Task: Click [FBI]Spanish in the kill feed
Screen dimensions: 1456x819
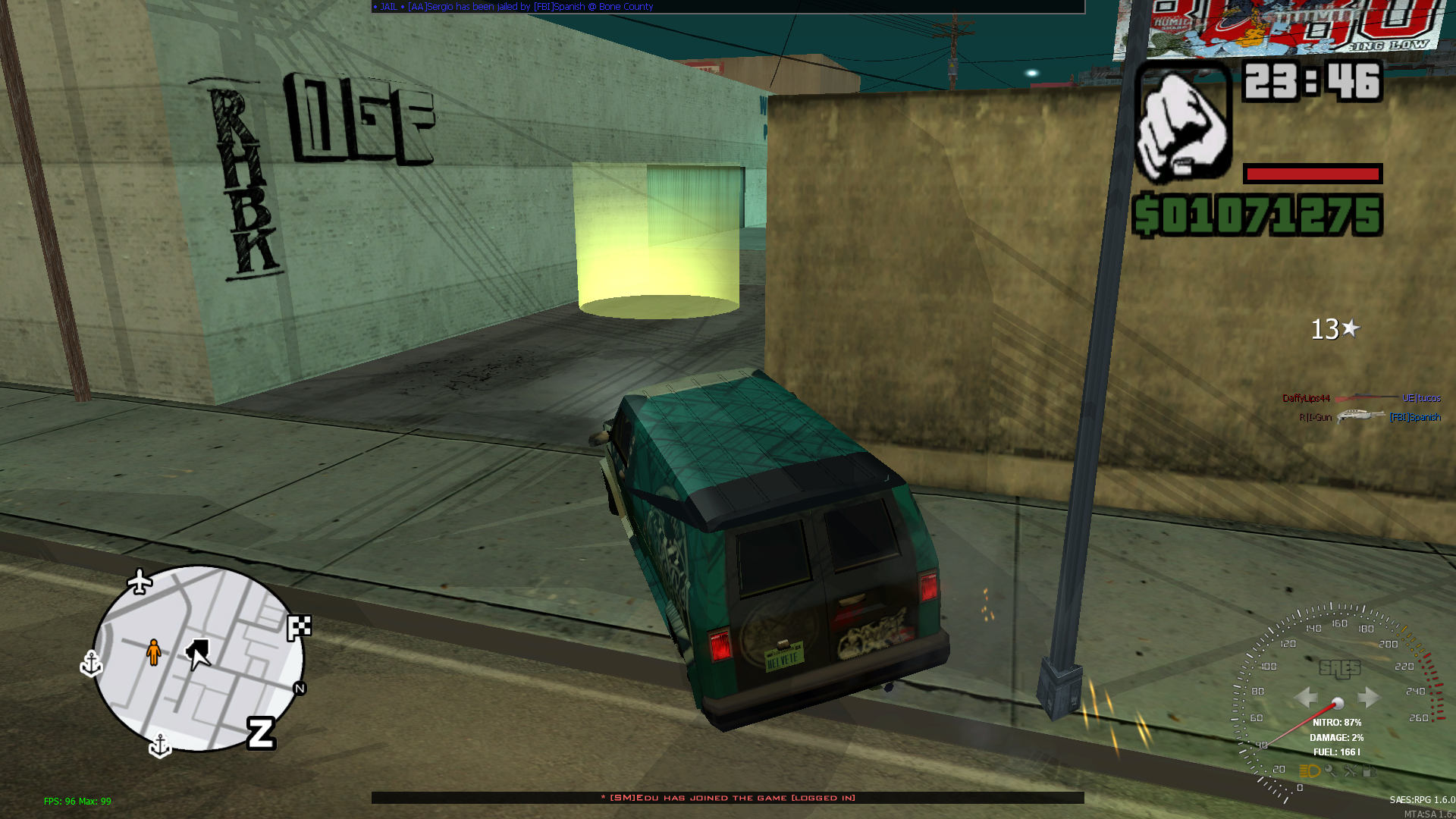Action: tap(1417, 417)
